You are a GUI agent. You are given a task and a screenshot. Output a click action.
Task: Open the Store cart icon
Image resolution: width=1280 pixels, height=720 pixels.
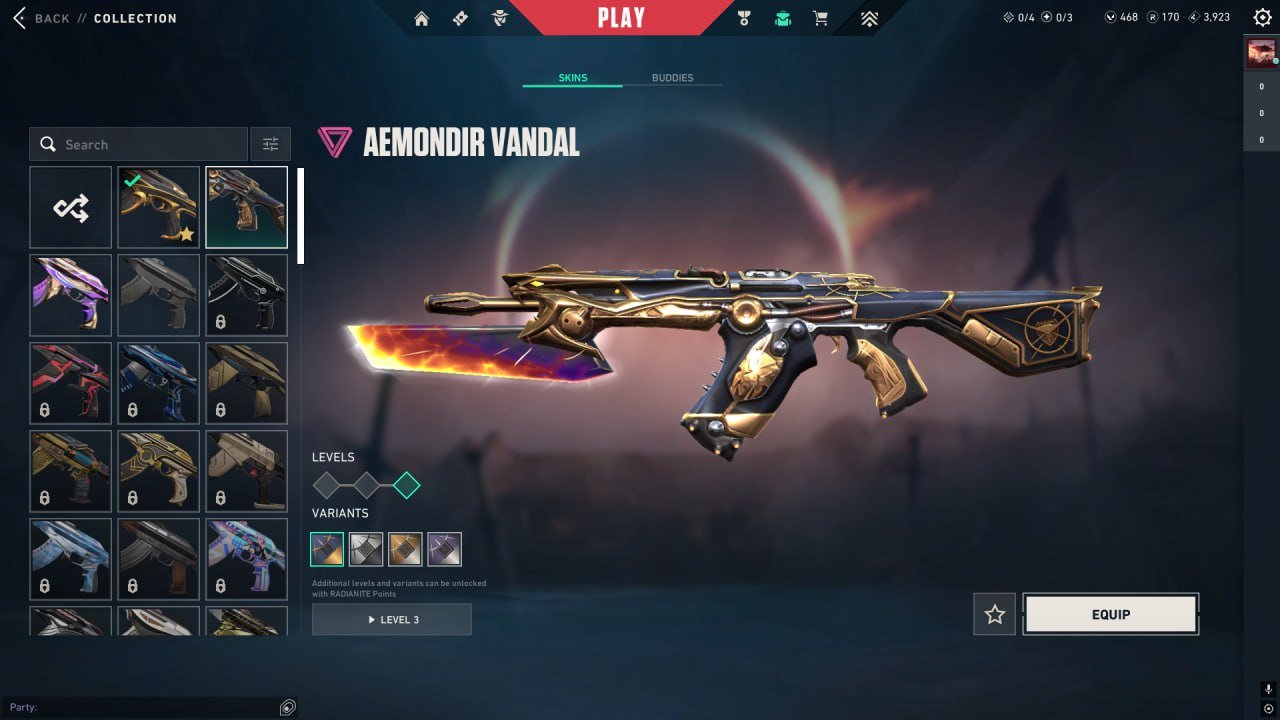[x=820, y=17]
